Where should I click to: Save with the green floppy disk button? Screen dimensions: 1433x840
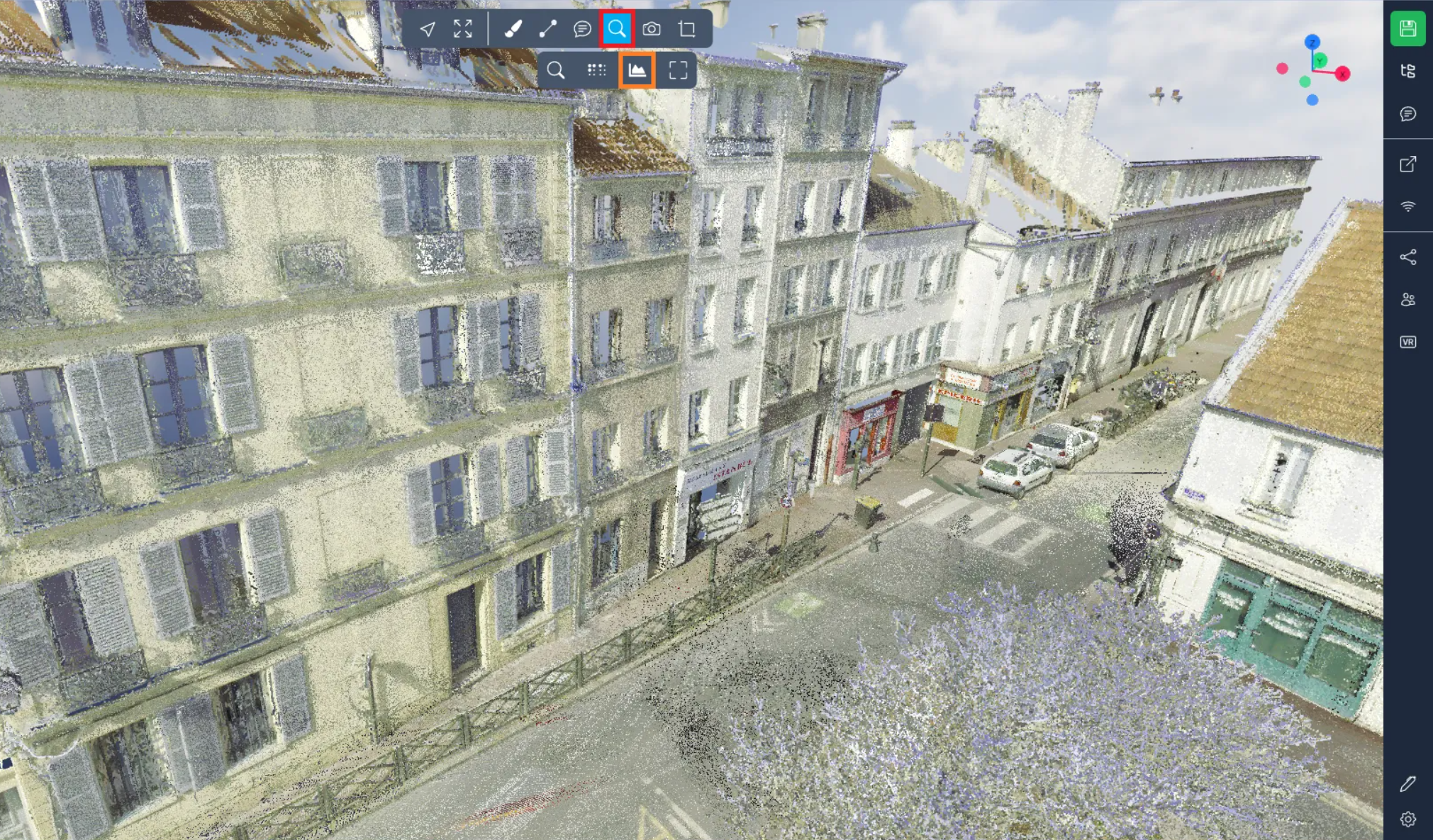pos(1407,29)
